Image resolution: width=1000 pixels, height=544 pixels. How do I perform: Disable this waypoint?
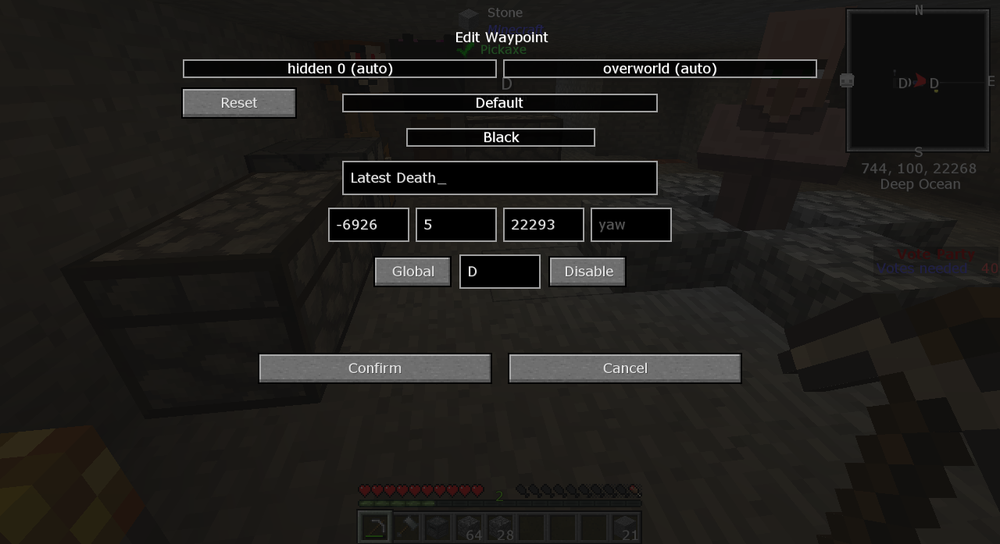click(588, 271)
